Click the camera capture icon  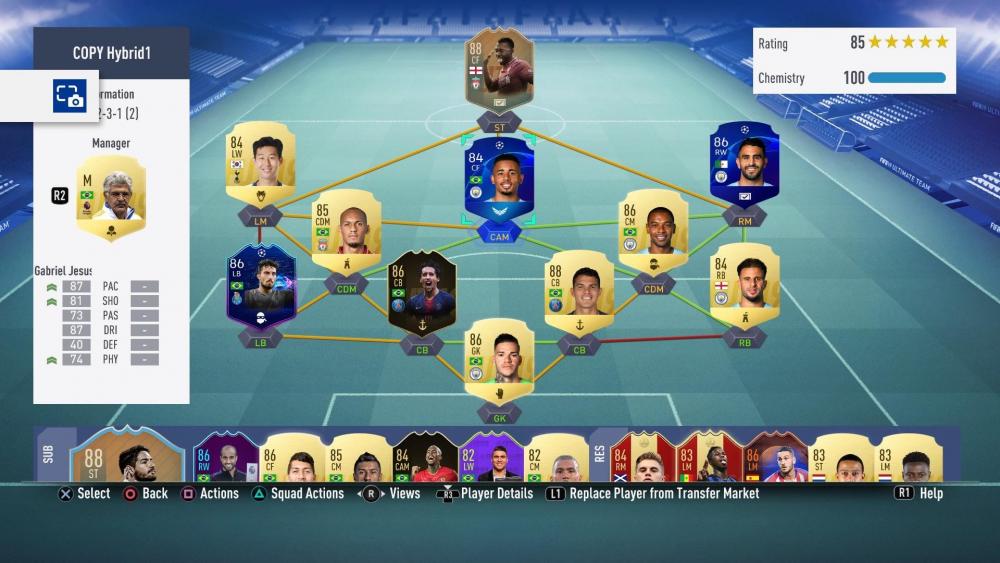tap(68, 96)
